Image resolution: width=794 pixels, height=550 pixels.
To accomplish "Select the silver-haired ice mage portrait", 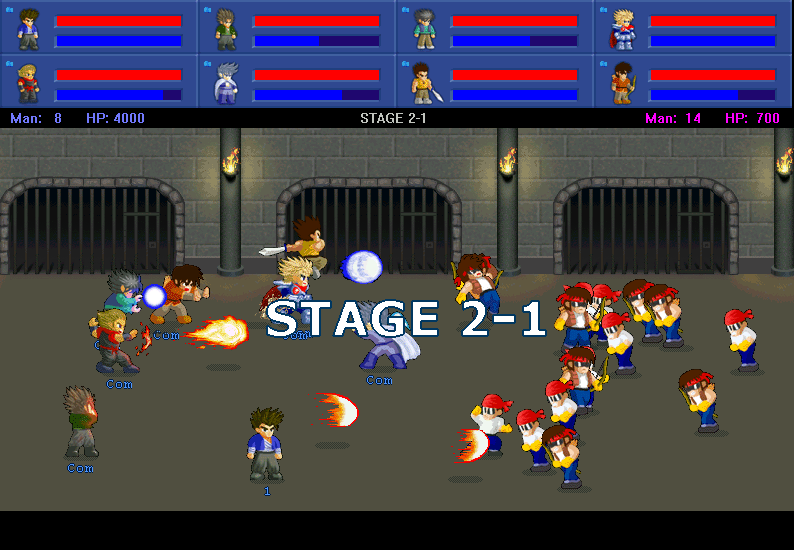I will 226,82.
